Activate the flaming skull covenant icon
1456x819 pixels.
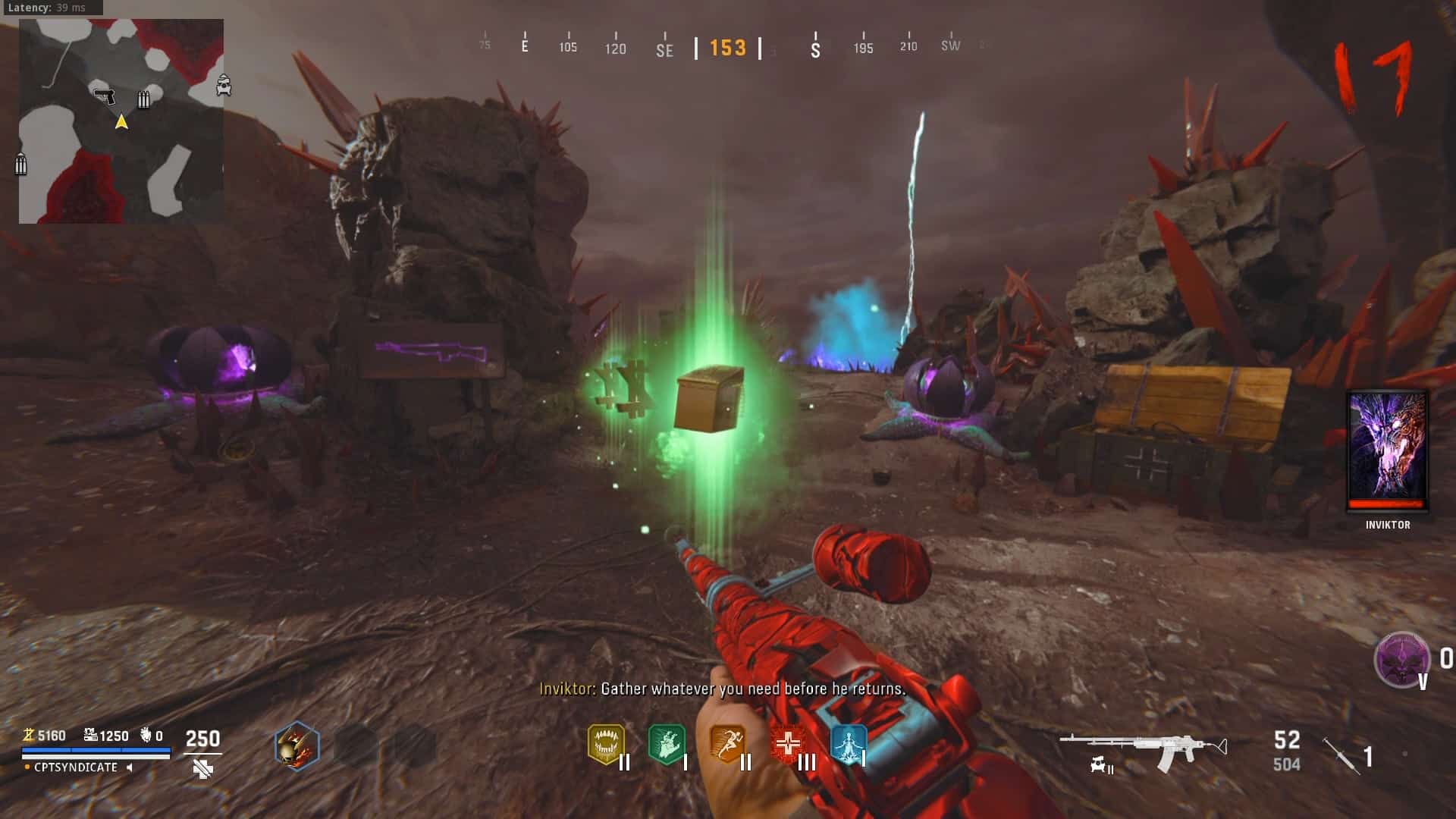click(x=297, y=745)
